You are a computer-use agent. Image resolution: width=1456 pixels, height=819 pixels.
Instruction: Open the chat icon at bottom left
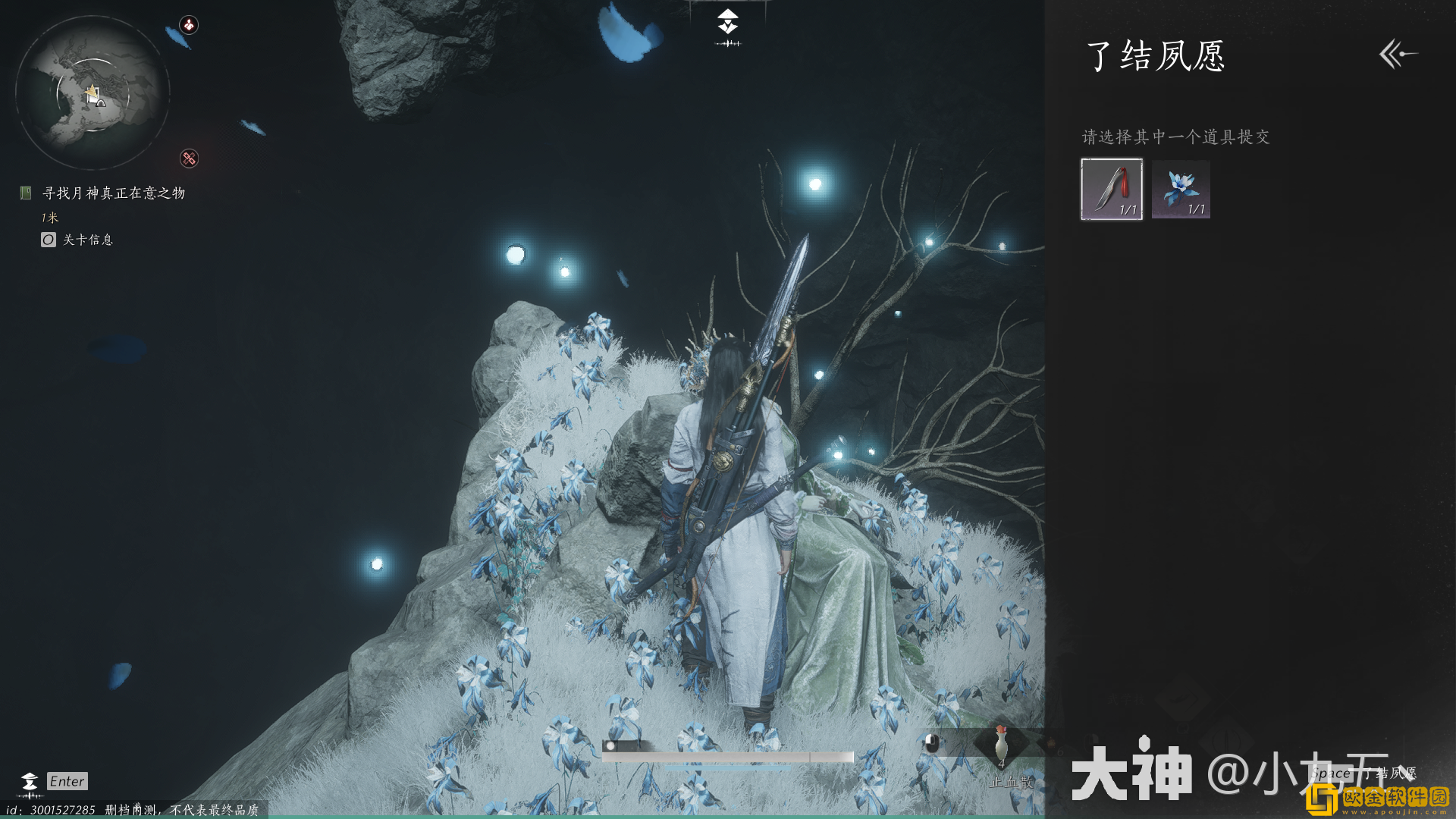[30, 782]
